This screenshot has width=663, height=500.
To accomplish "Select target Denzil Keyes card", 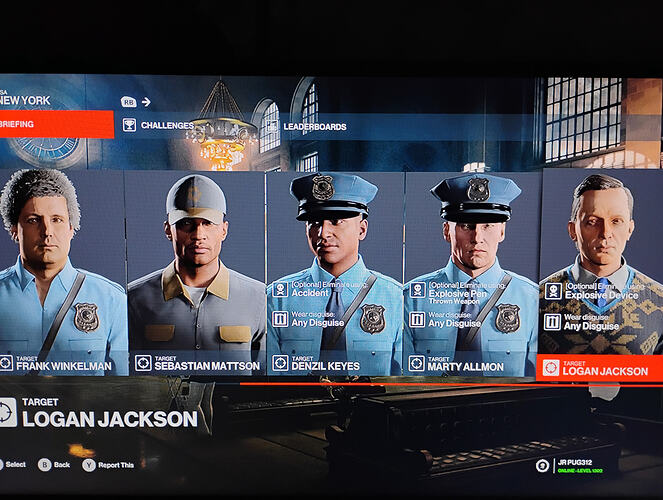I will tap(334, 270).
